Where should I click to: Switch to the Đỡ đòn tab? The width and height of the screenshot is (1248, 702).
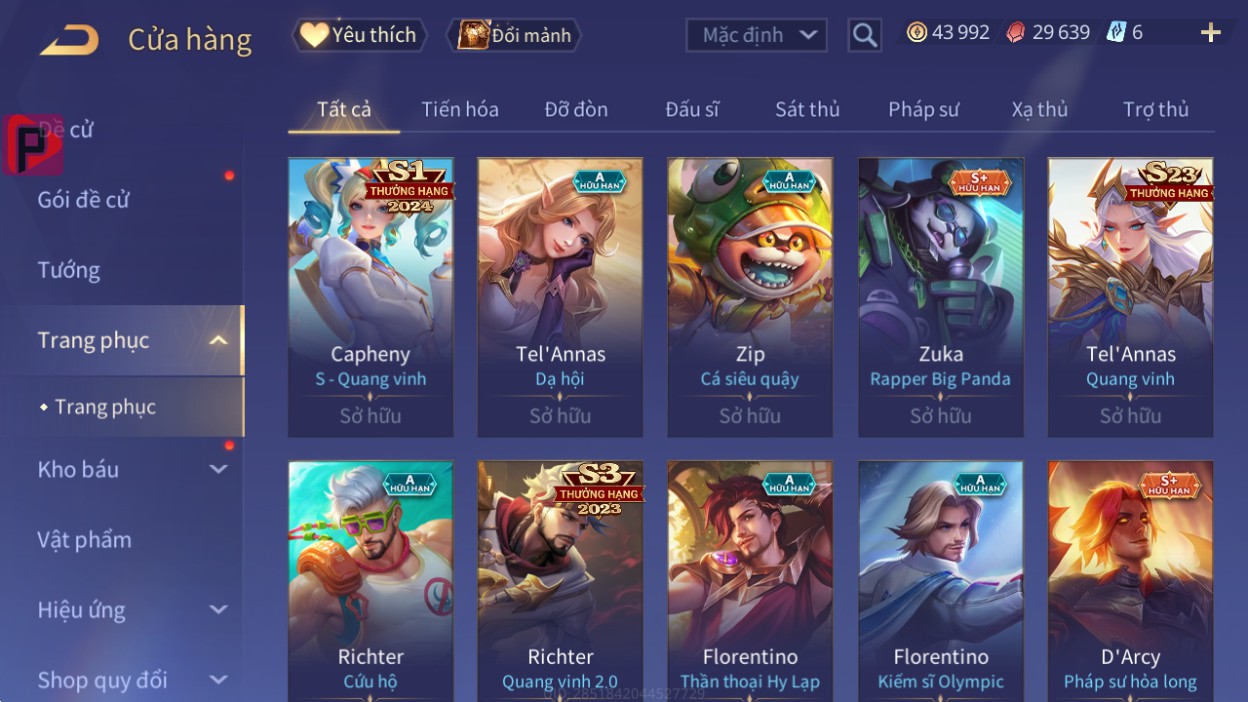(576, 110)
